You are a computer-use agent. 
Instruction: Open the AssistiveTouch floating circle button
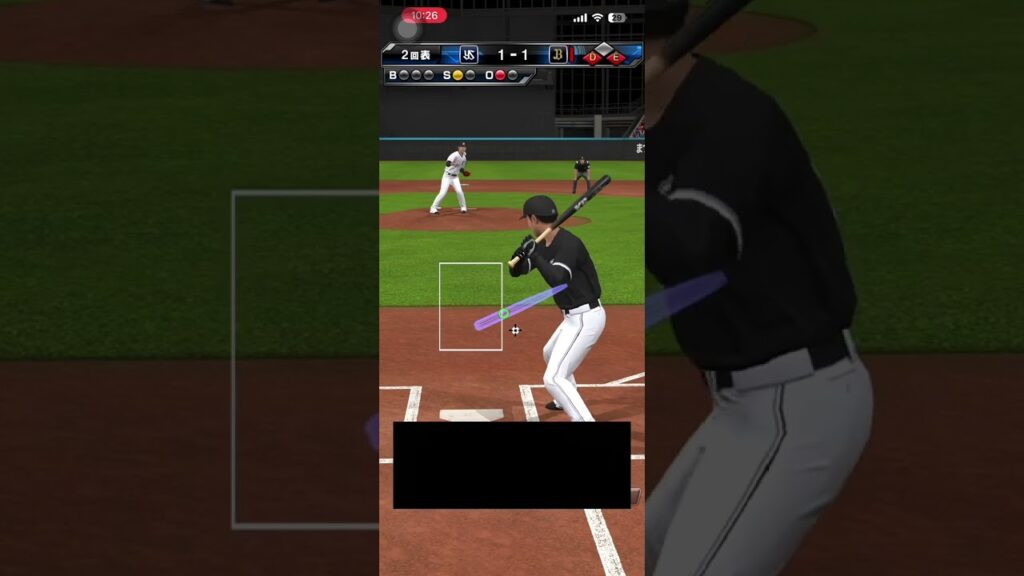(406, 28)
